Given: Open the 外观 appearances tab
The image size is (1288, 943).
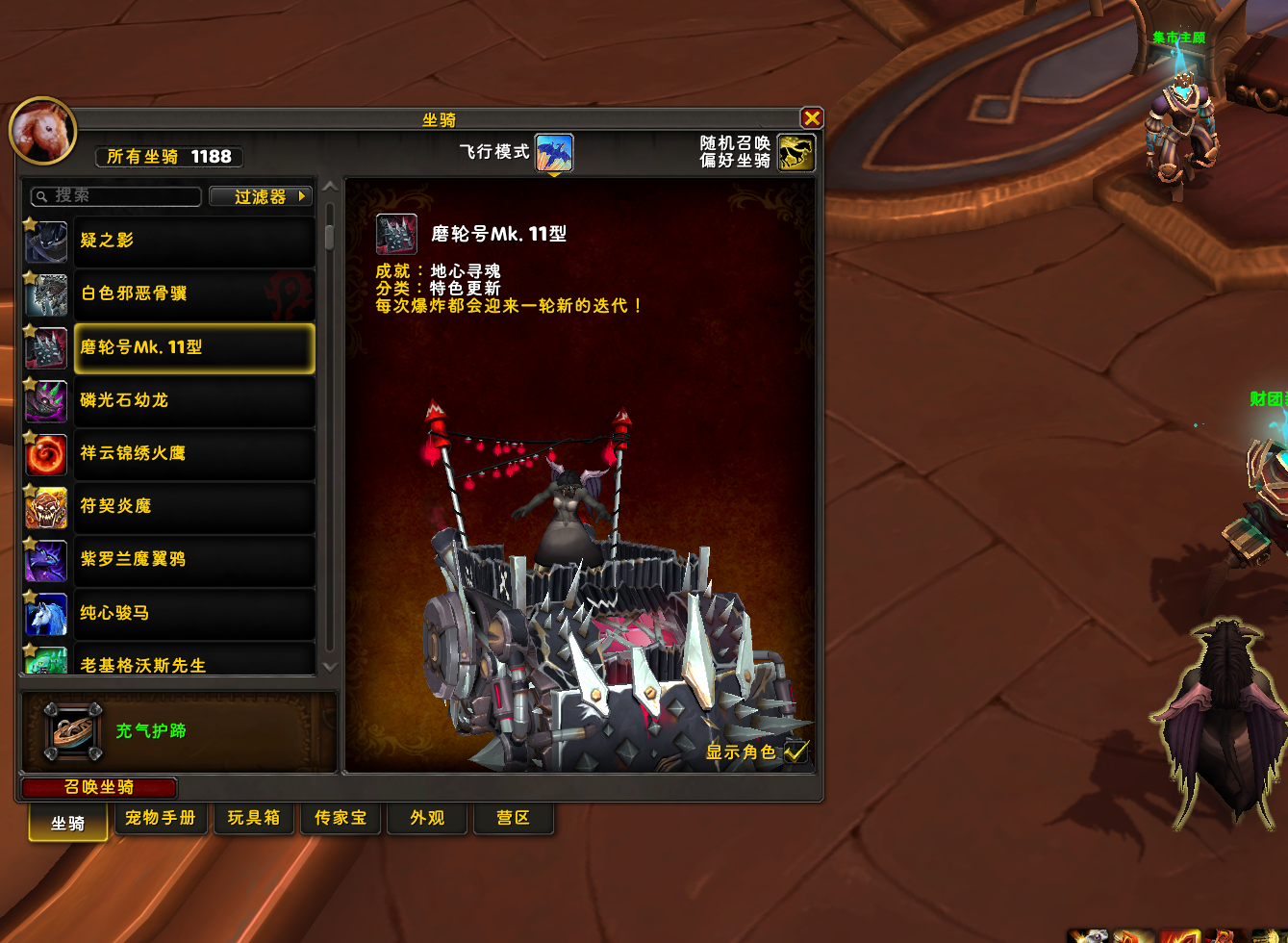Looking at the screenshot, I should (427, 818).
